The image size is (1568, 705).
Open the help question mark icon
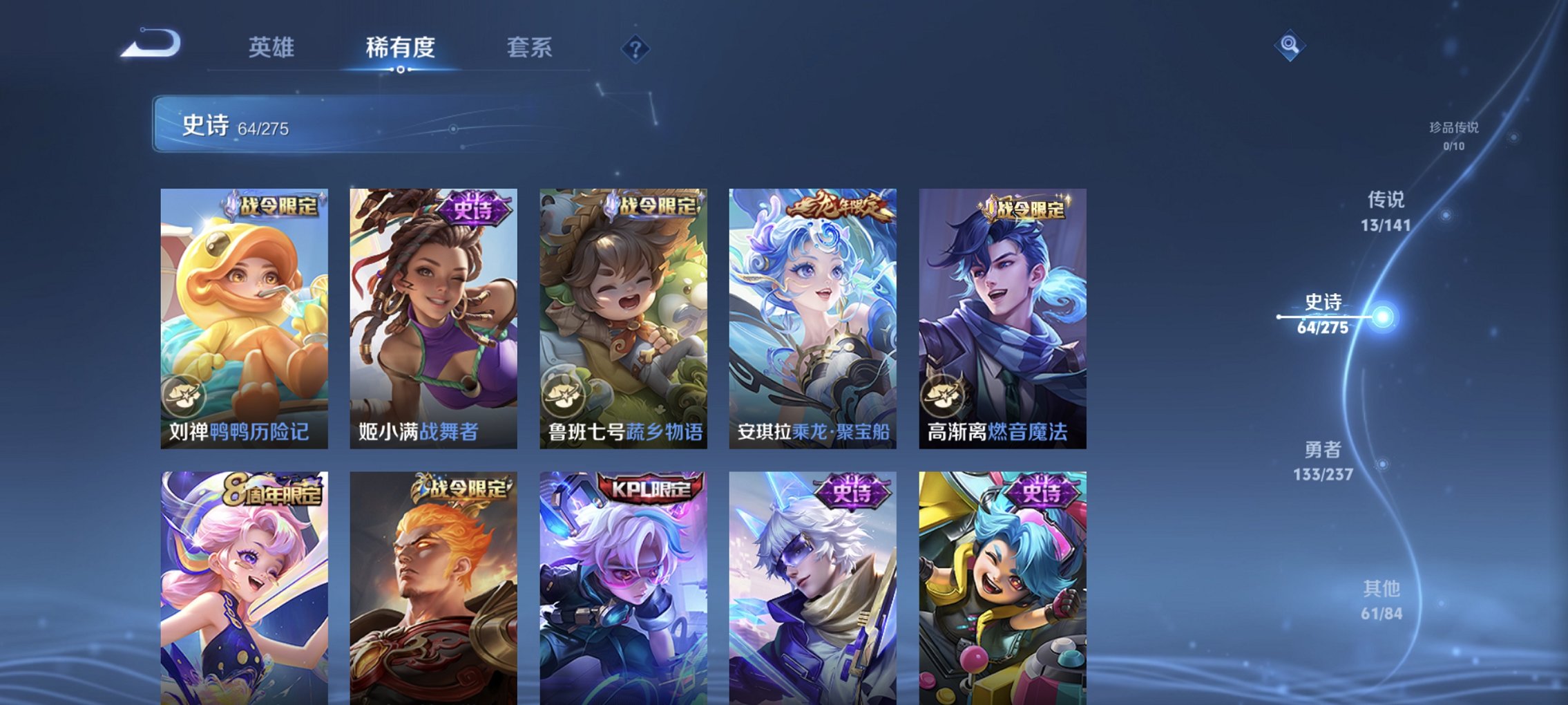637,48
